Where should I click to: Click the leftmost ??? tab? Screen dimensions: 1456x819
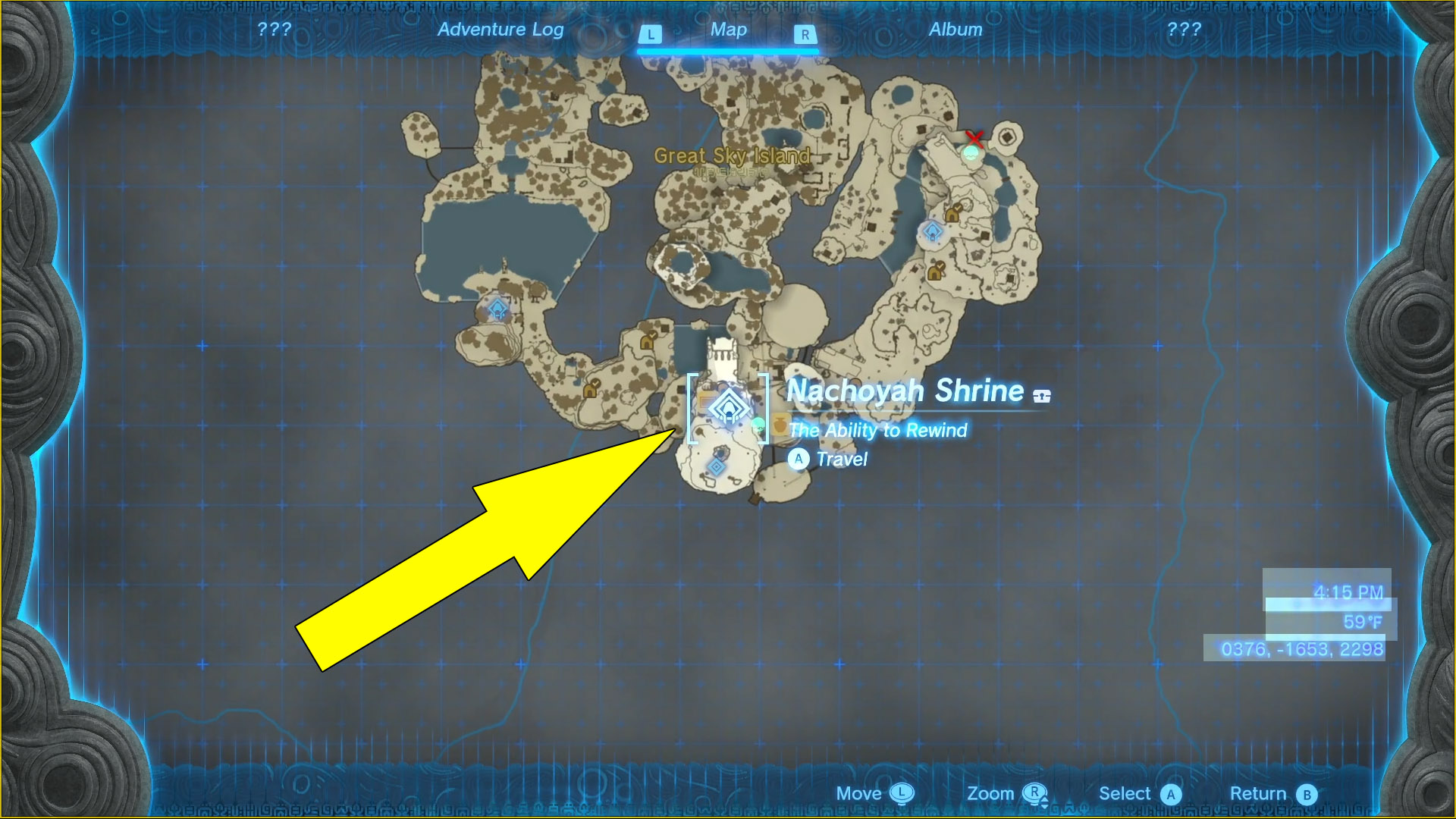point(275,30)
